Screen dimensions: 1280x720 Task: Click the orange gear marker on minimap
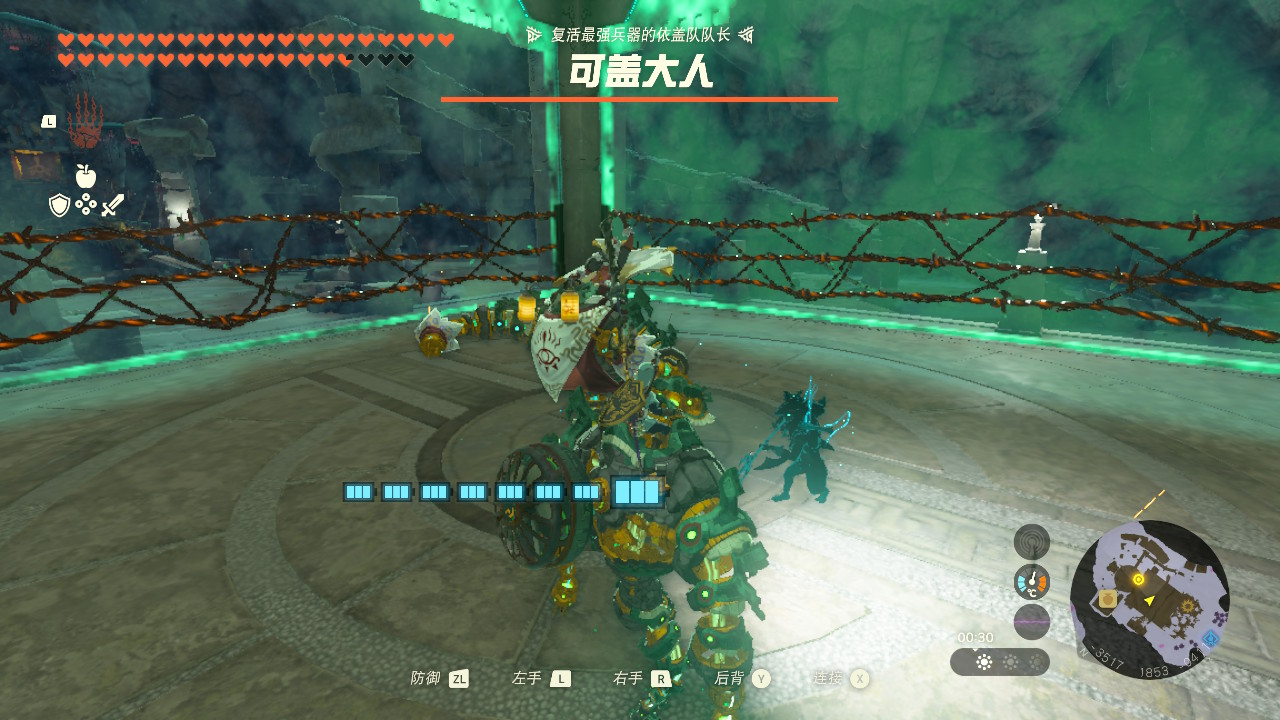click(x=1189, y=605)
